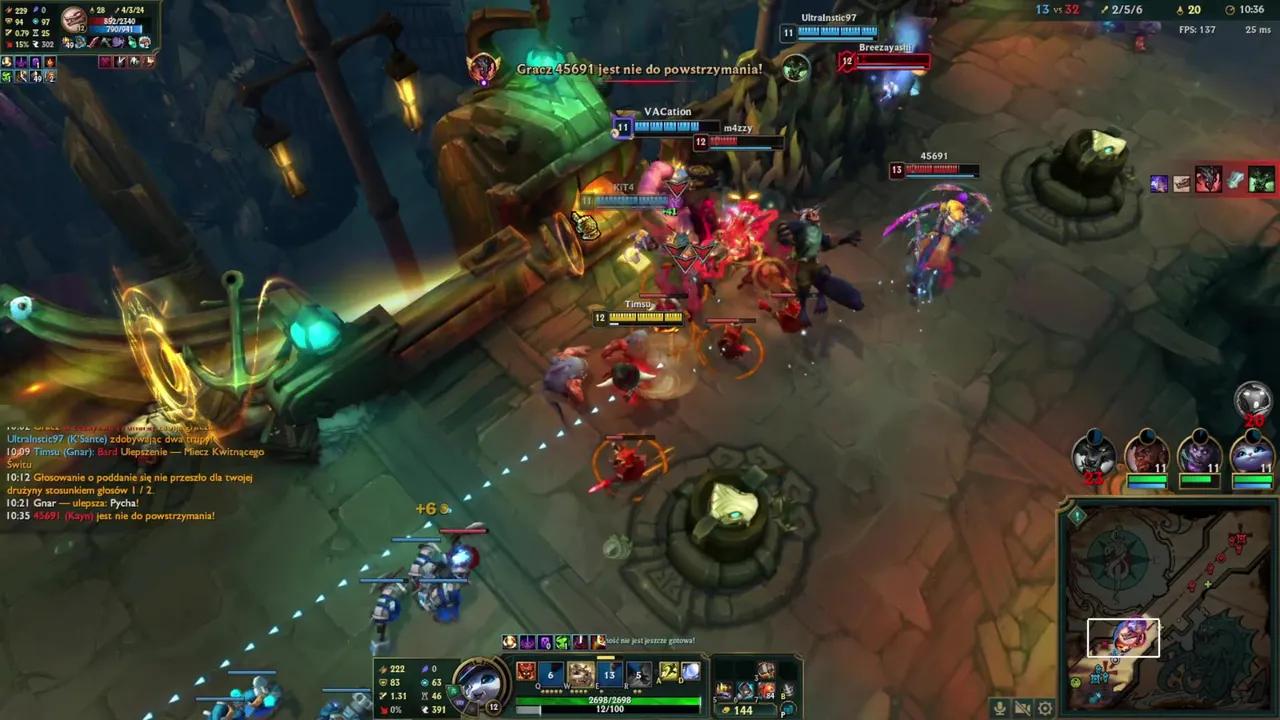Mute the microphone via the mic icon
This screenshot has width=1280, height=720.
pyautogui.click(x=998, y=707)
